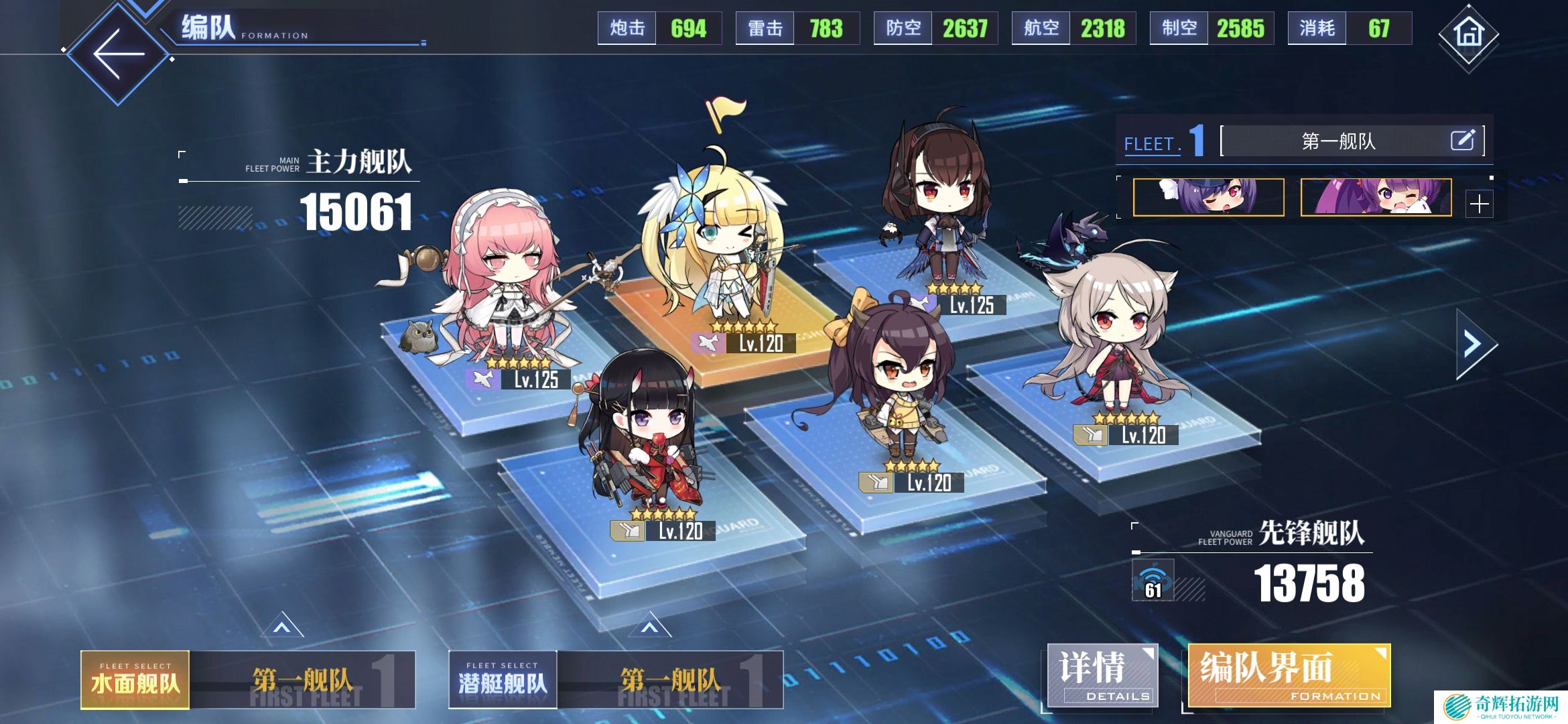The image size is (1568, 724).
Task: Expand the surface fleet selector arrow
Action: coord(281,627)
